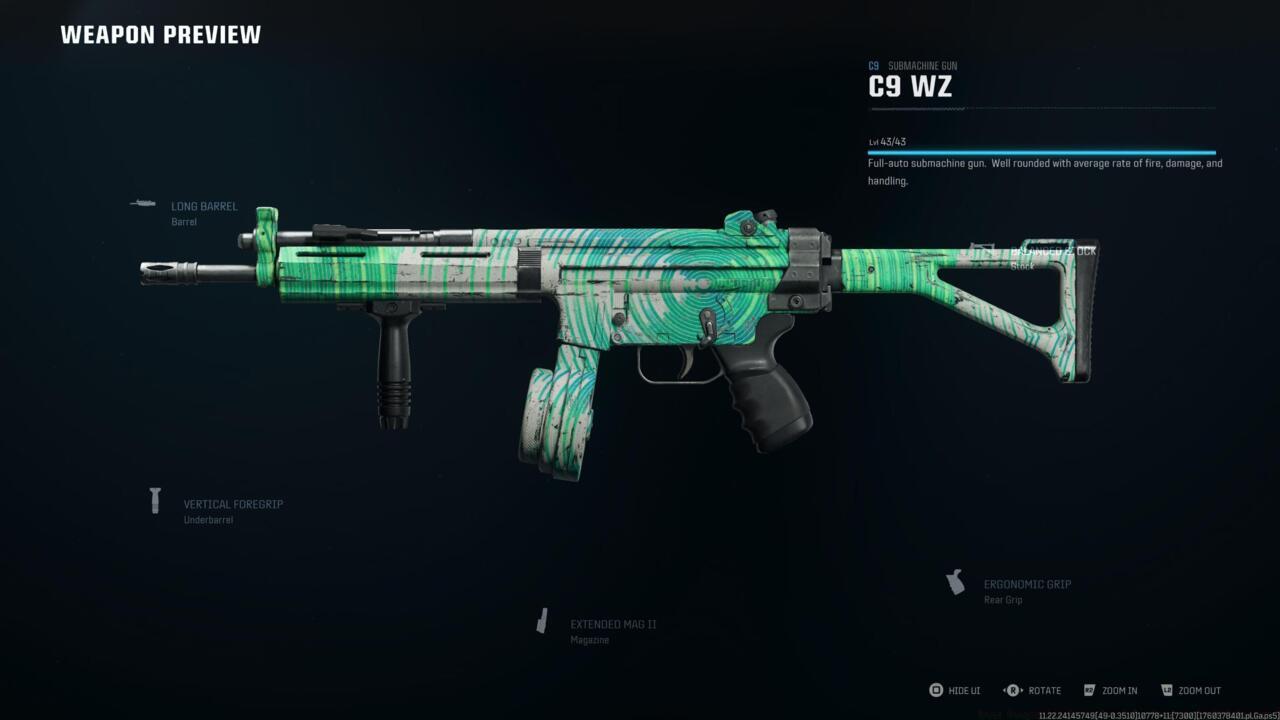The image size is (1280, 720).
Task: Select the Vertical Foregrip underbarrel icon
Action: point(155,500)
